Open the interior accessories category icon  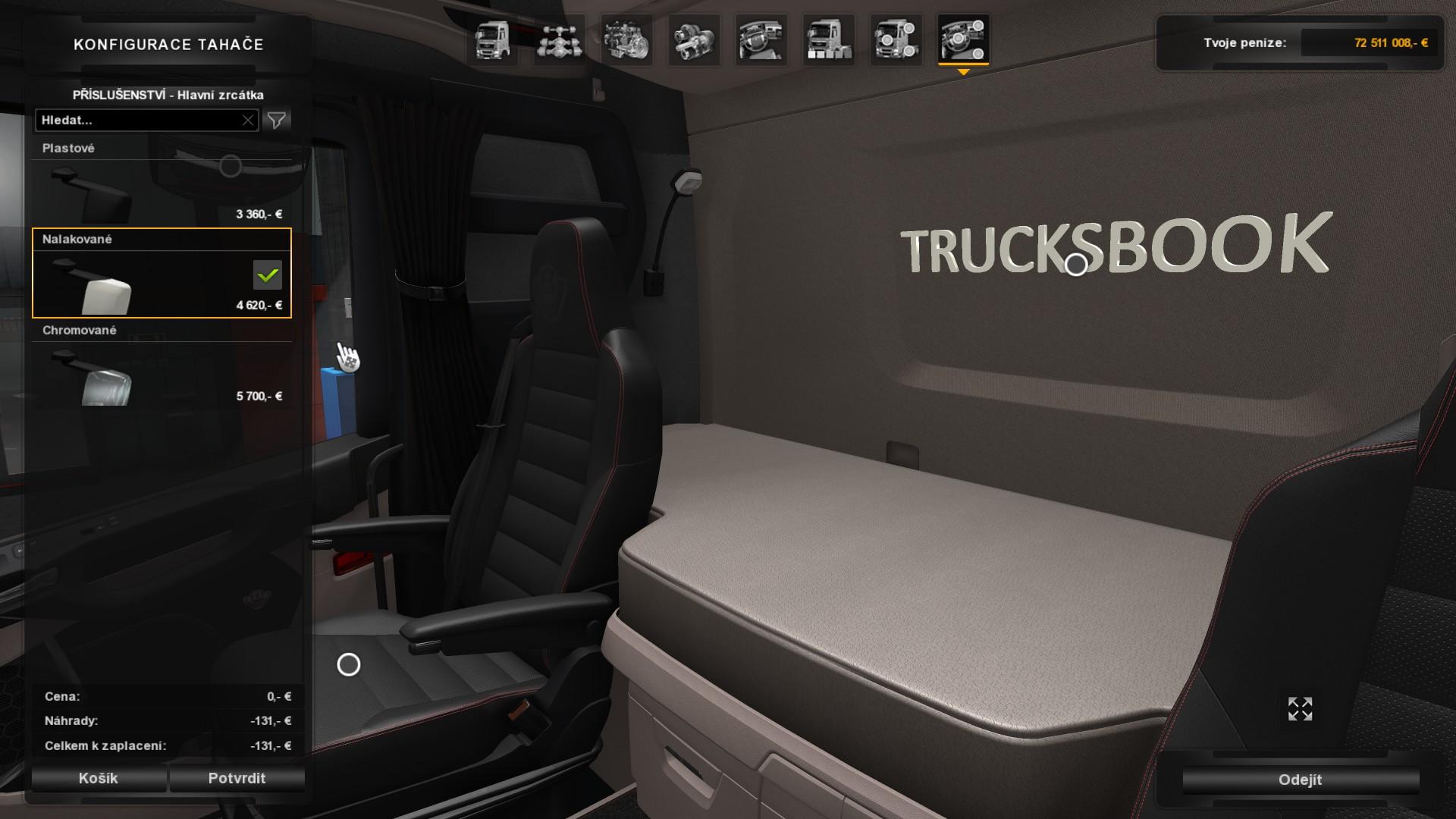[x=964, y=42]
